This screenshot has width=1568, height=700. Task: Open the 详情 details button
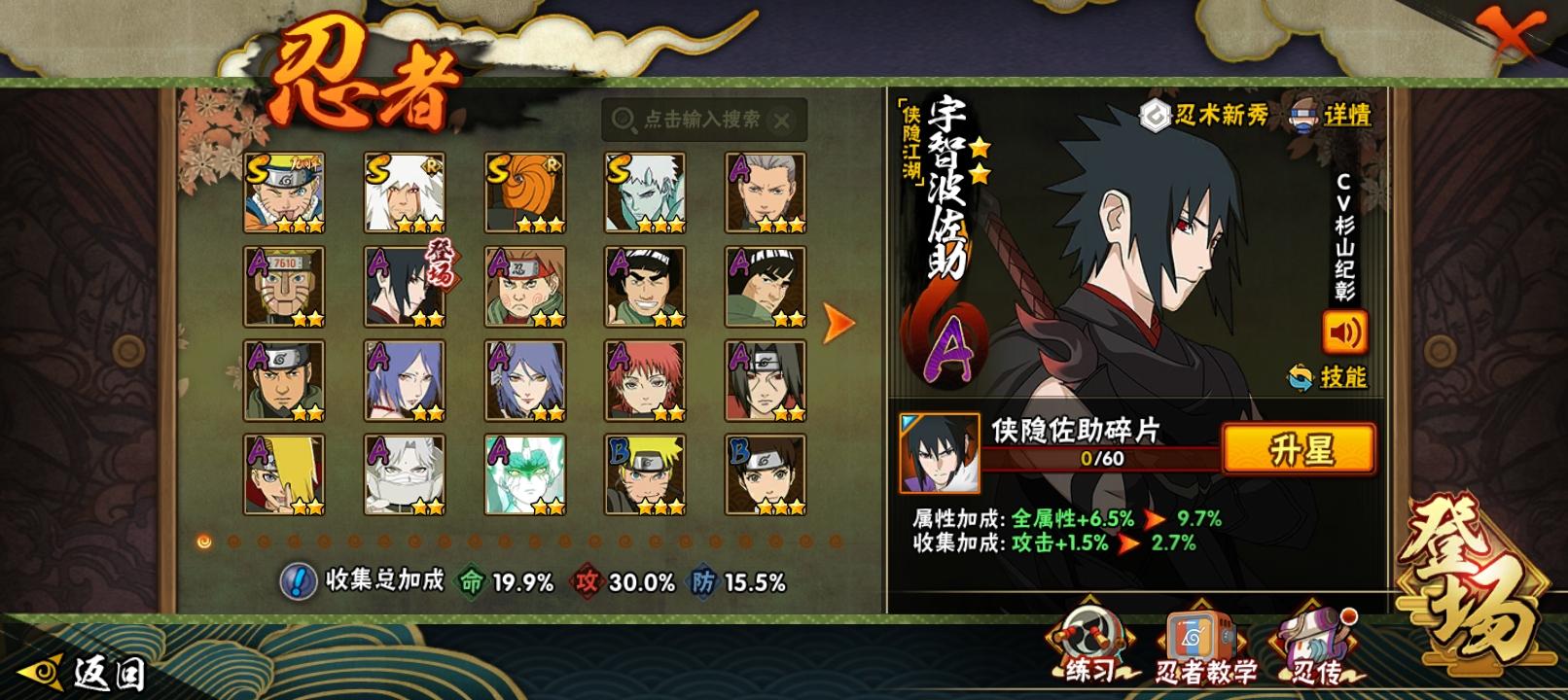(x=1331, y=115)
